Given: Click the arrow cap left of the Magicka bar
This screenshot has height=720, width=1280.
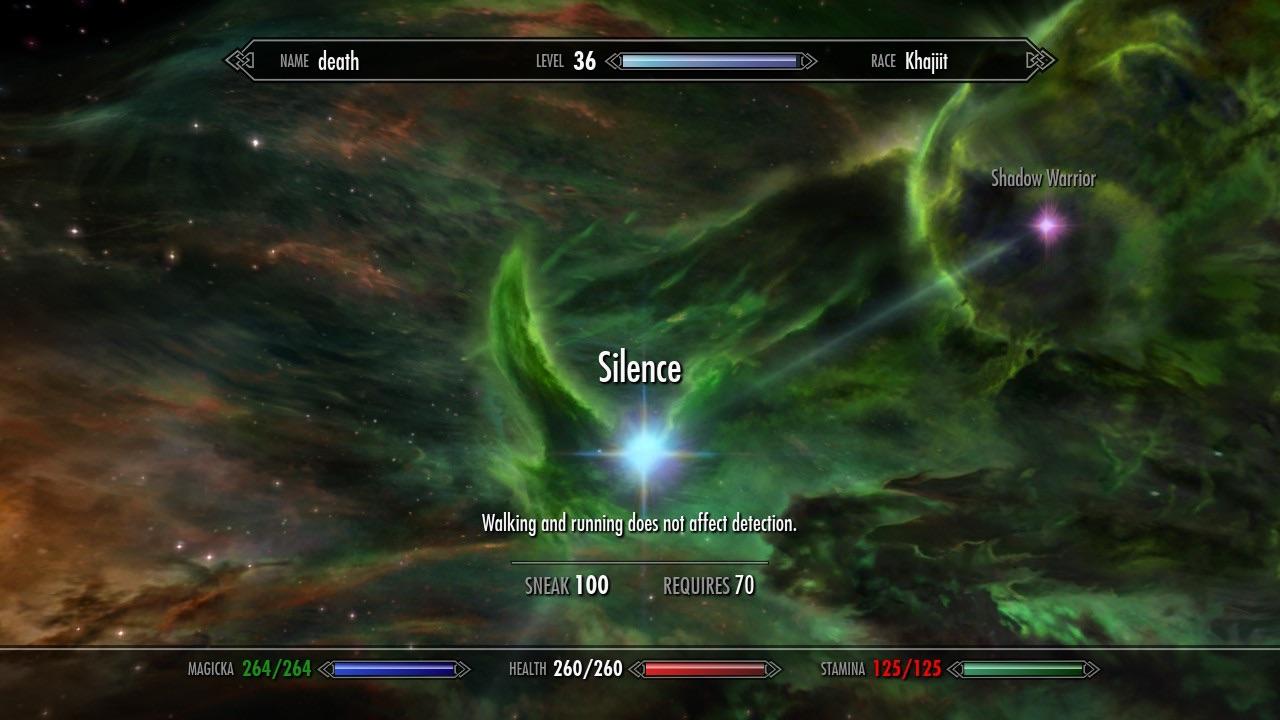Looking at the screenshot, I should click(x=327, y=668).
